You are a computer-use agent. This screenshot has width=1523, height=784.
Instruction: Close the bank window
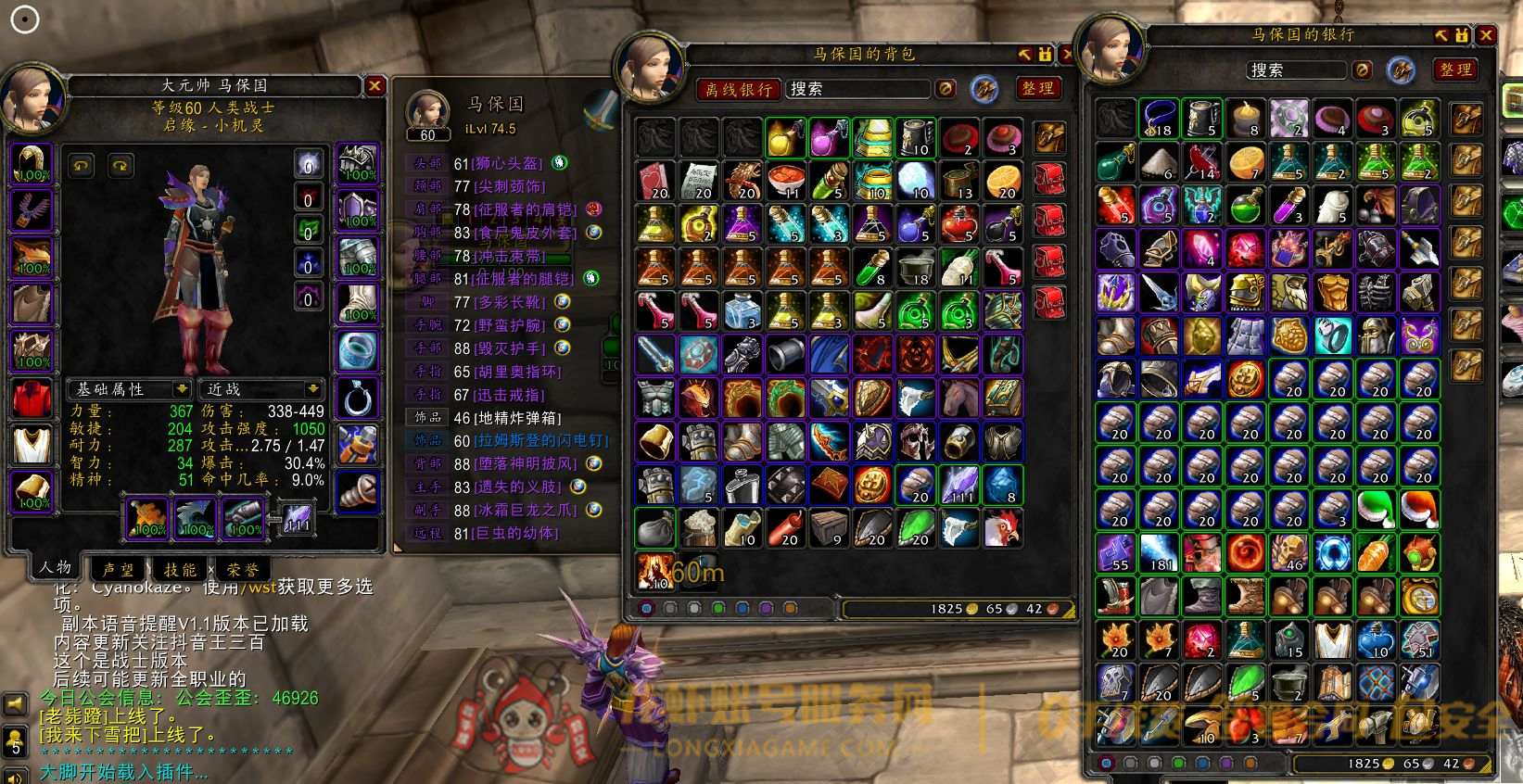click(x=1486, y=35)
